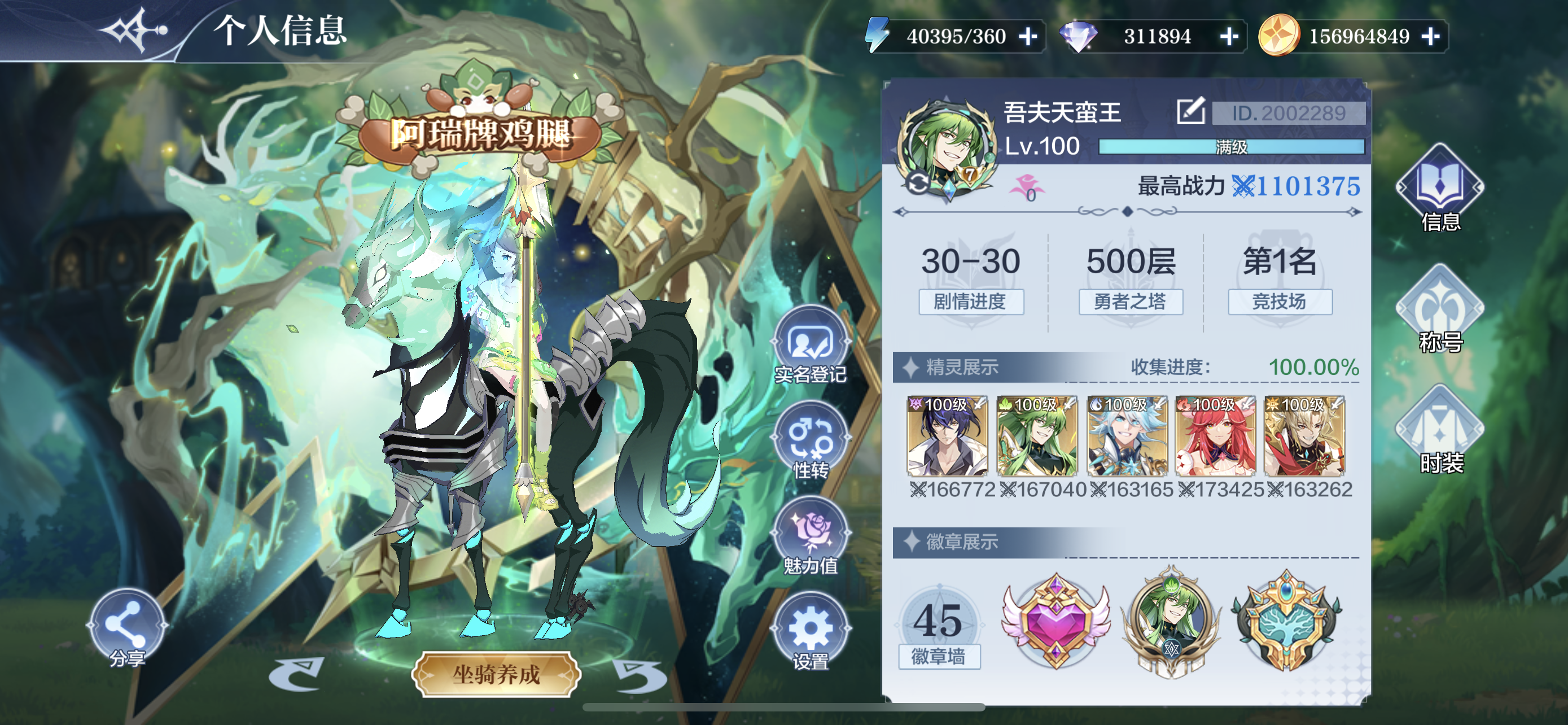1568x725 pixels.
Task: Select the red-haired spirit portrait
Action: pyautogui.click(x=1215, y=436)
